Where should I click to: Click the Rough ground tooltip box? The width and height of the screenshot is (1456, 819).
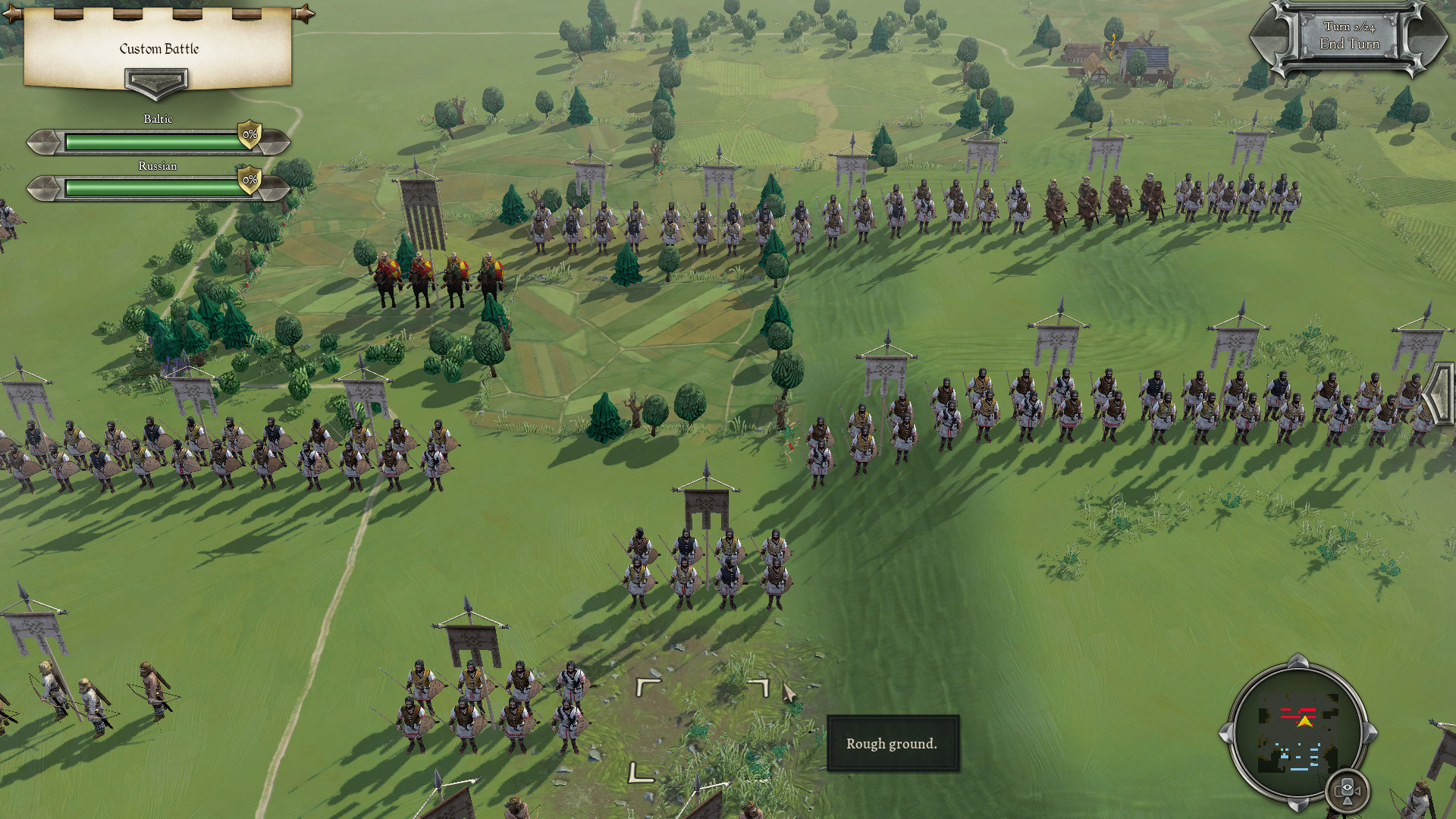pyautogui.click(x=893, y=744)
